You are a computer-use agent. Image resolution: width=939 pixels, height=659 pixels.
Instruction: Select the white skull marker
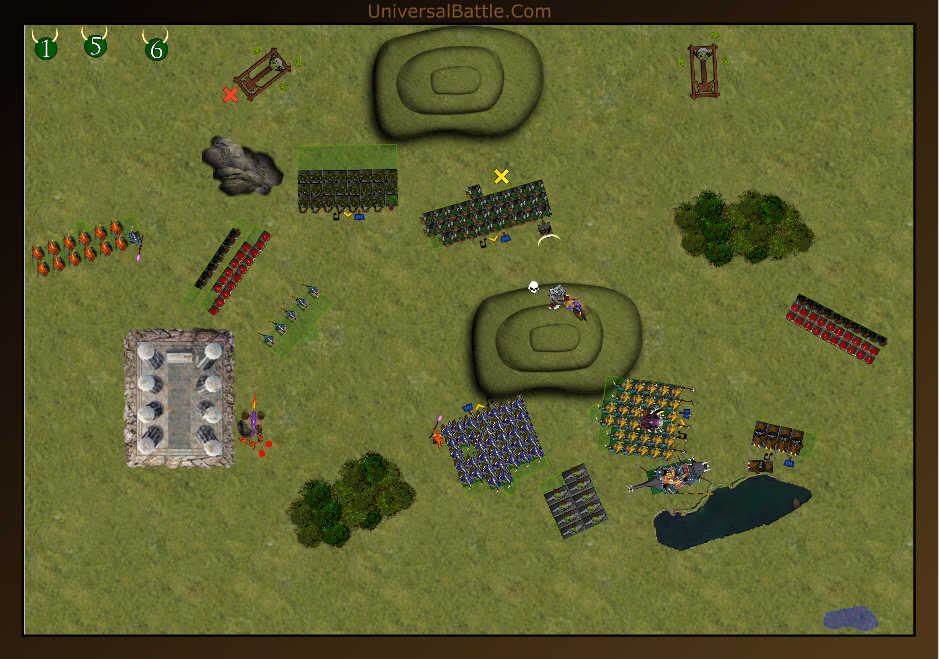(x=534, y=288)
